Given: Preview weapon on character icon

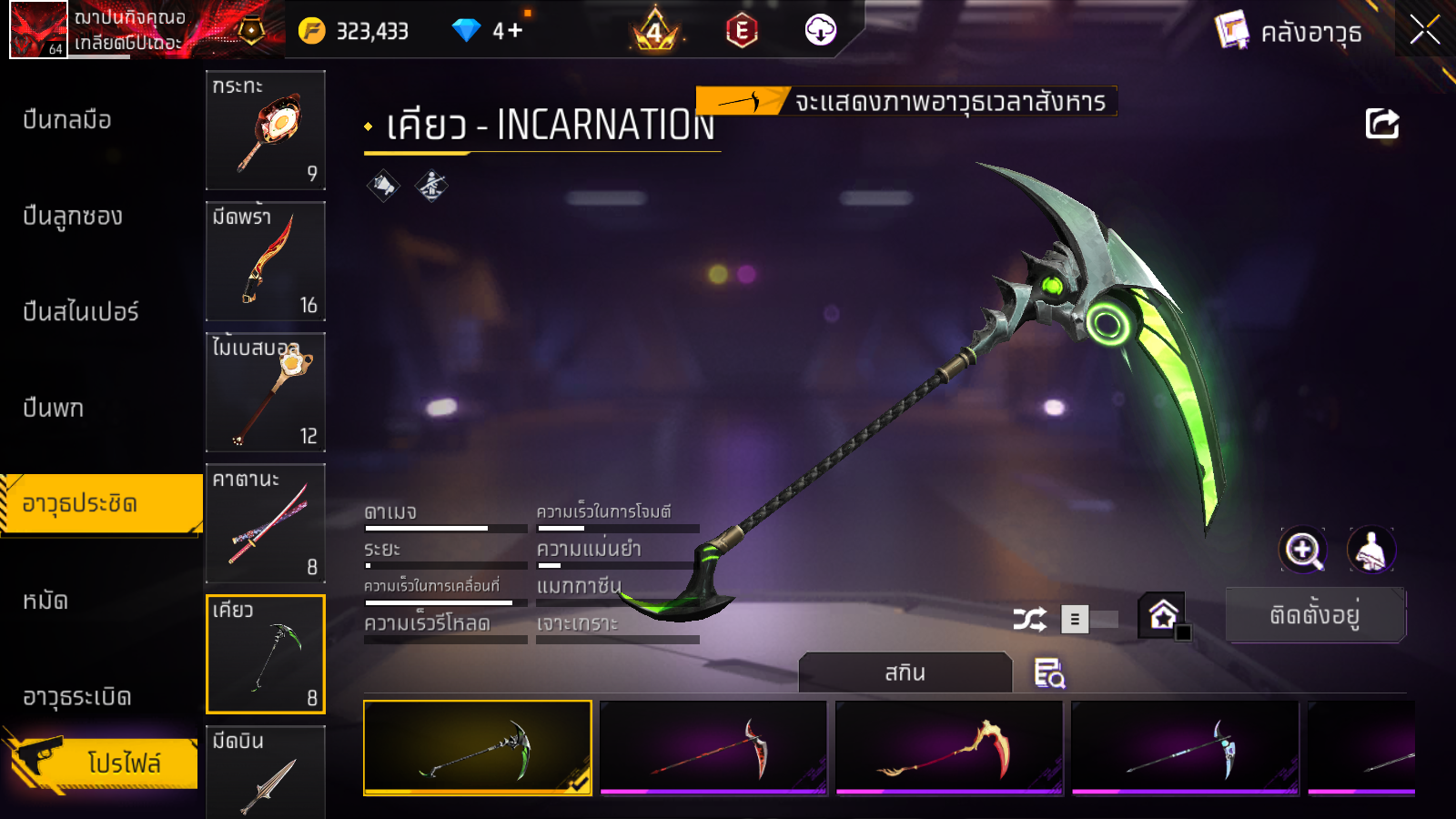Looking at the screenshot, I should point(1370,550).
